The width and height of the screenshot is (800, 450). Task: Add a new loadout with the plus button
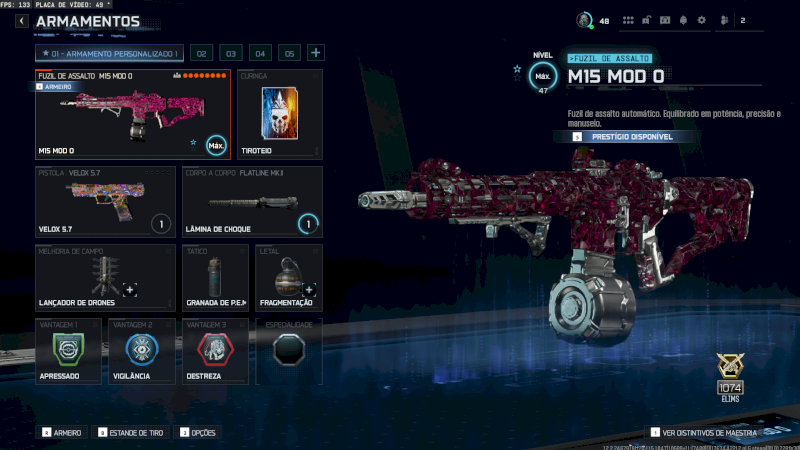point(315,53)
